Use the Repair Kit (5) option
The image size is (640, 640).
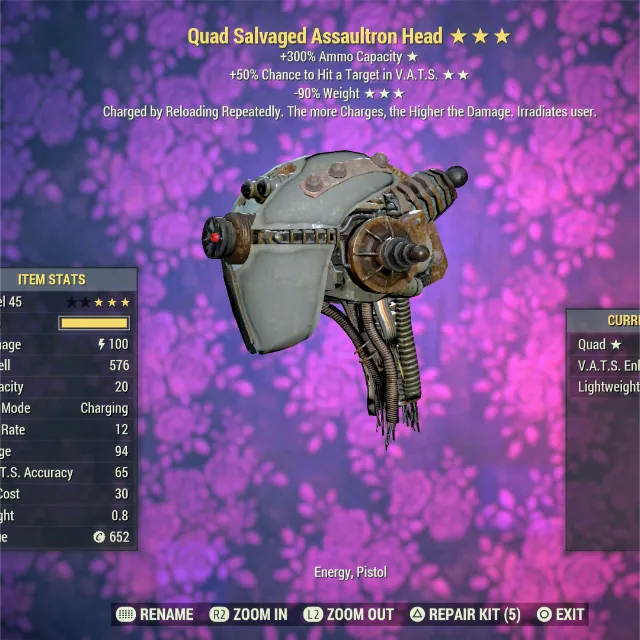464,614
